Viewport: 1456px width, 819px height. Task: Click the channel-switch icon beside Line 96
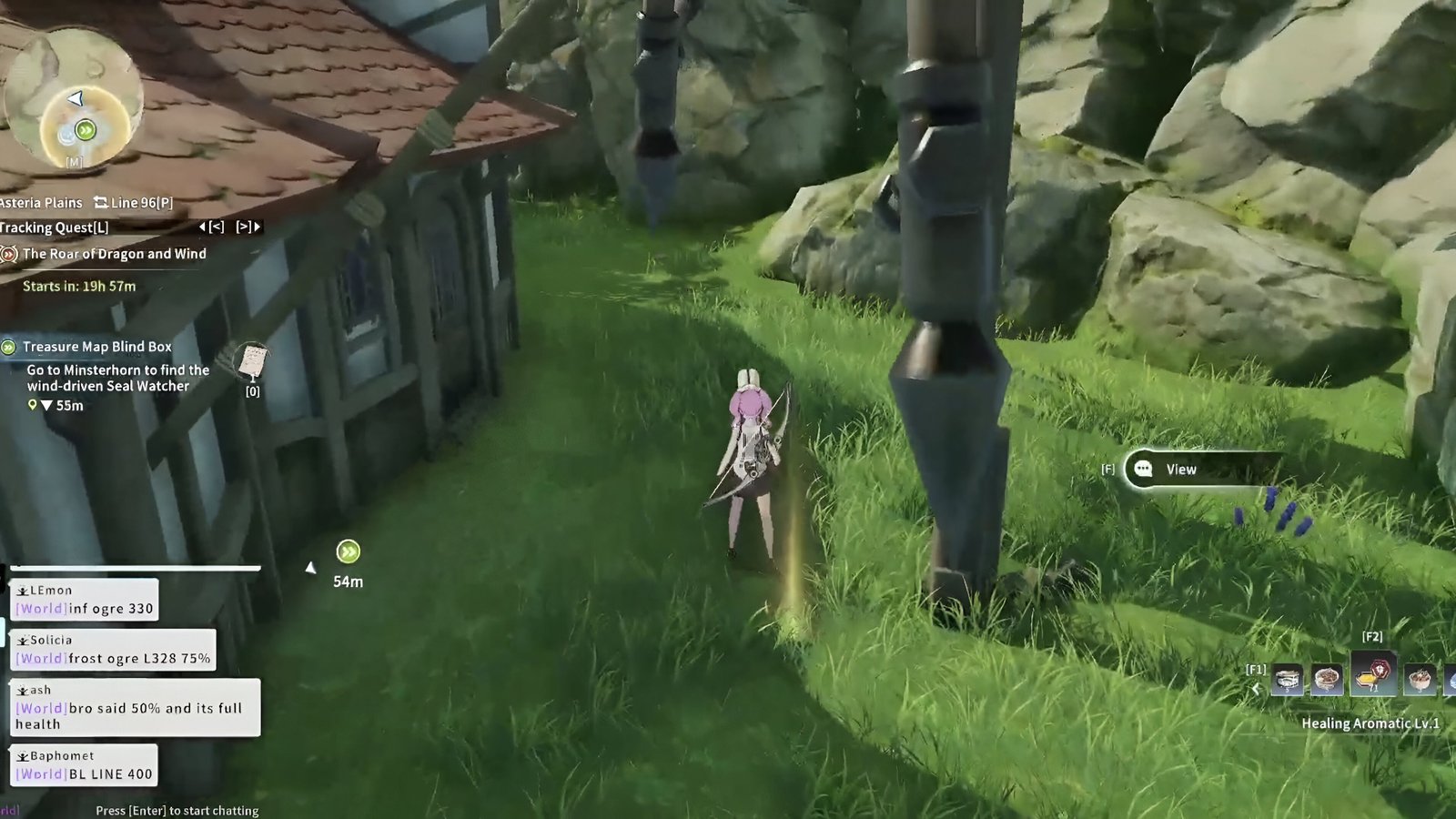(101, 202)
